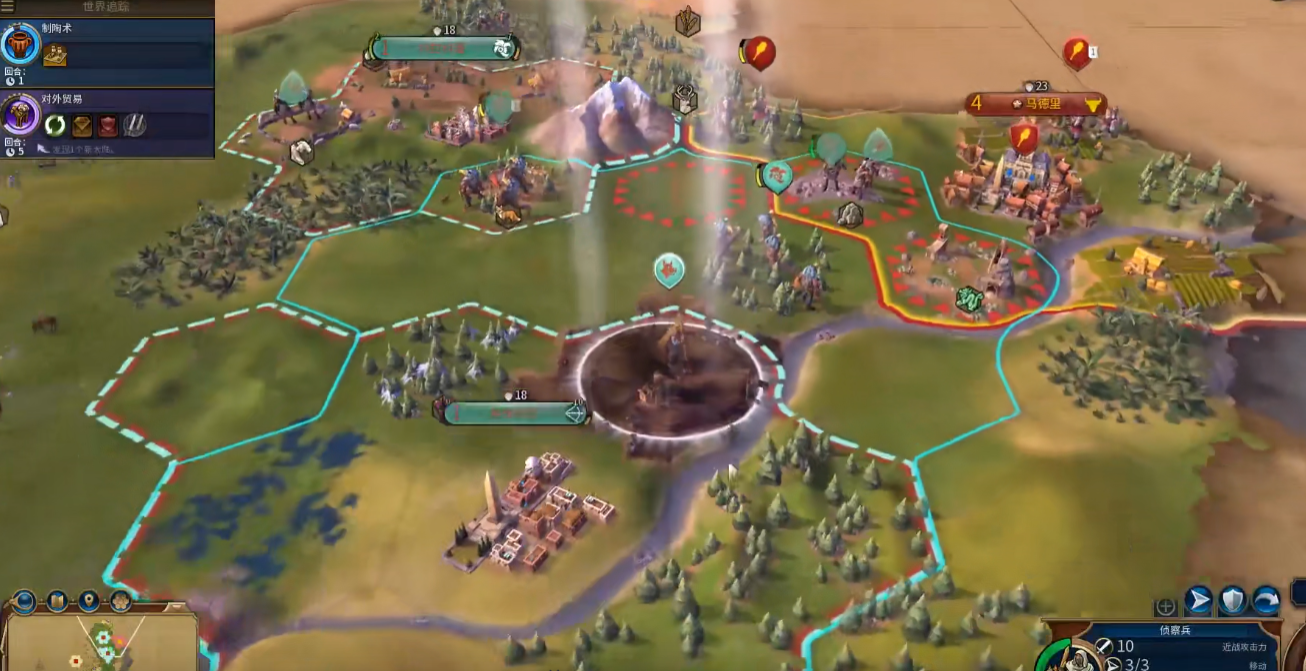This screenshot has width=1306, height=671.
Task: Toggle the hex grid minimap button
Action: (x=121, y=601)
